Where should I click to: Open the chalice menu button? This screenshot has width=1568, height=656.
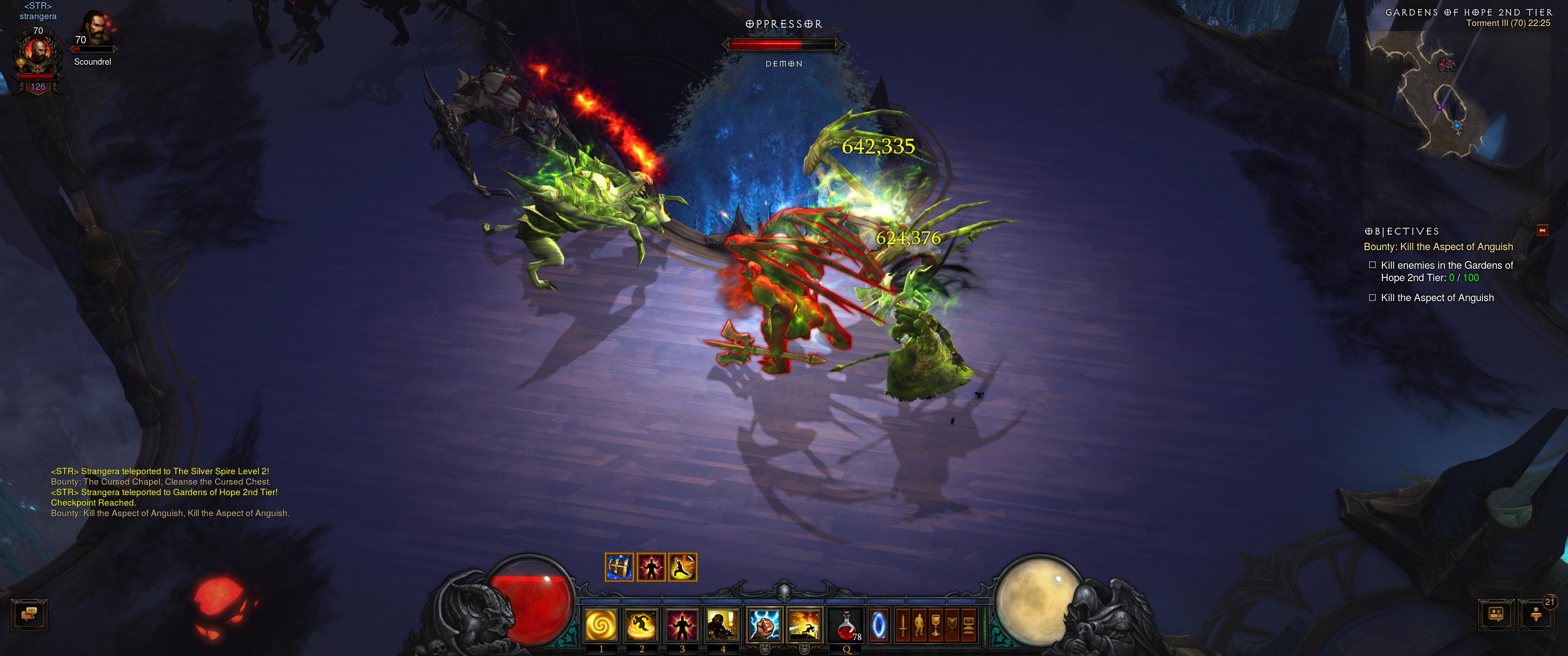click(936, 625)
